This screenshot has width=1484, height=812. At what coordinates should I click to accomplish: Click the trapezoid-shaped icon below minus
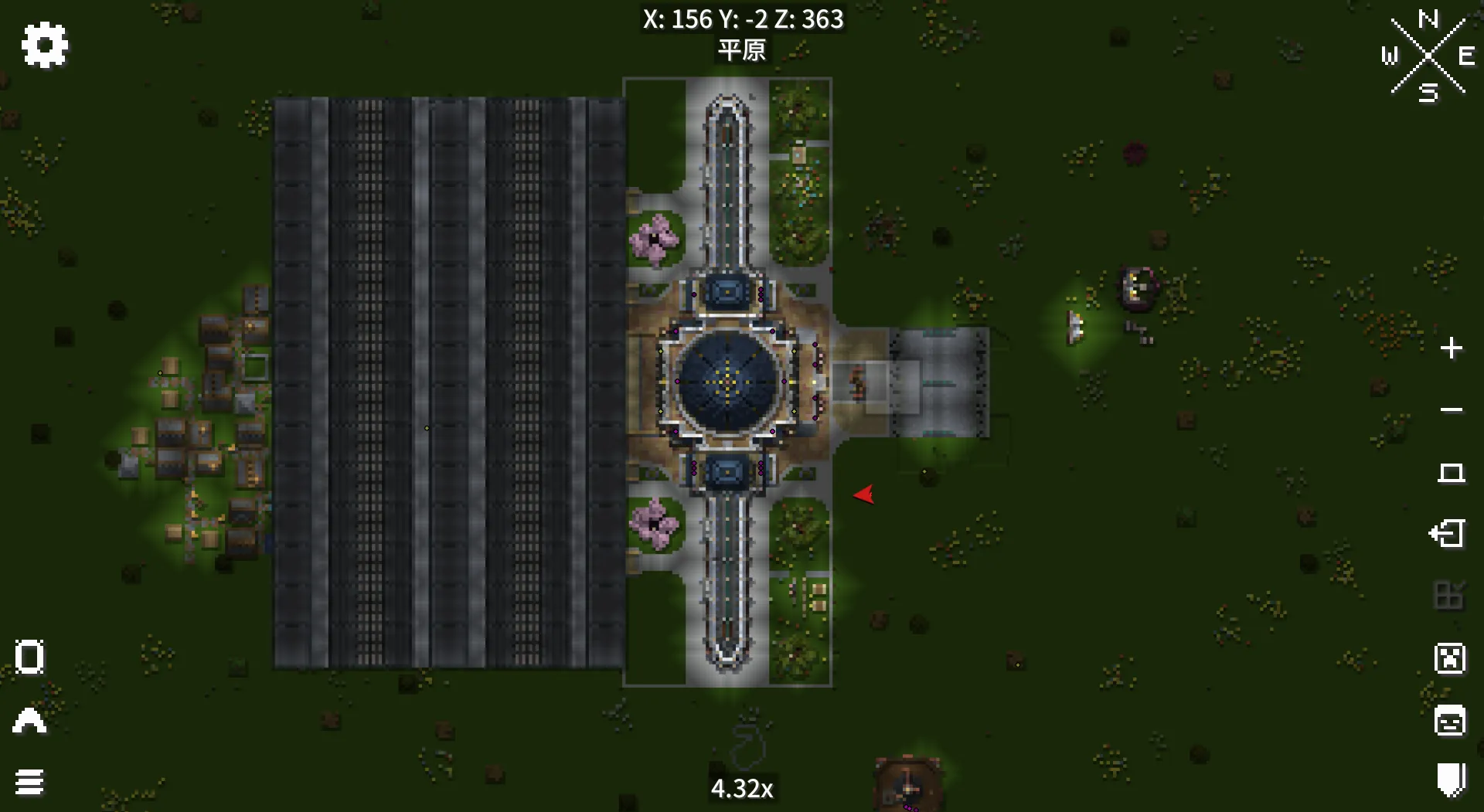[1451, 472]
